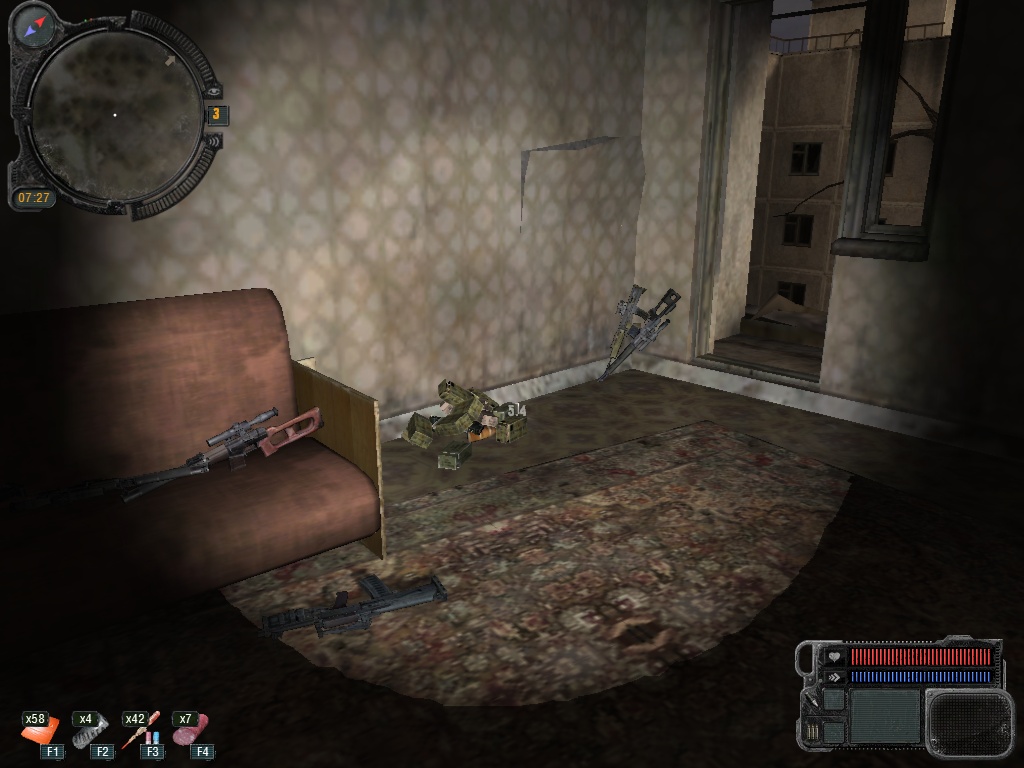
Task: Click the eye visibility icon beside the minimap
Action: pyautogui.click(x=213, y=90)
